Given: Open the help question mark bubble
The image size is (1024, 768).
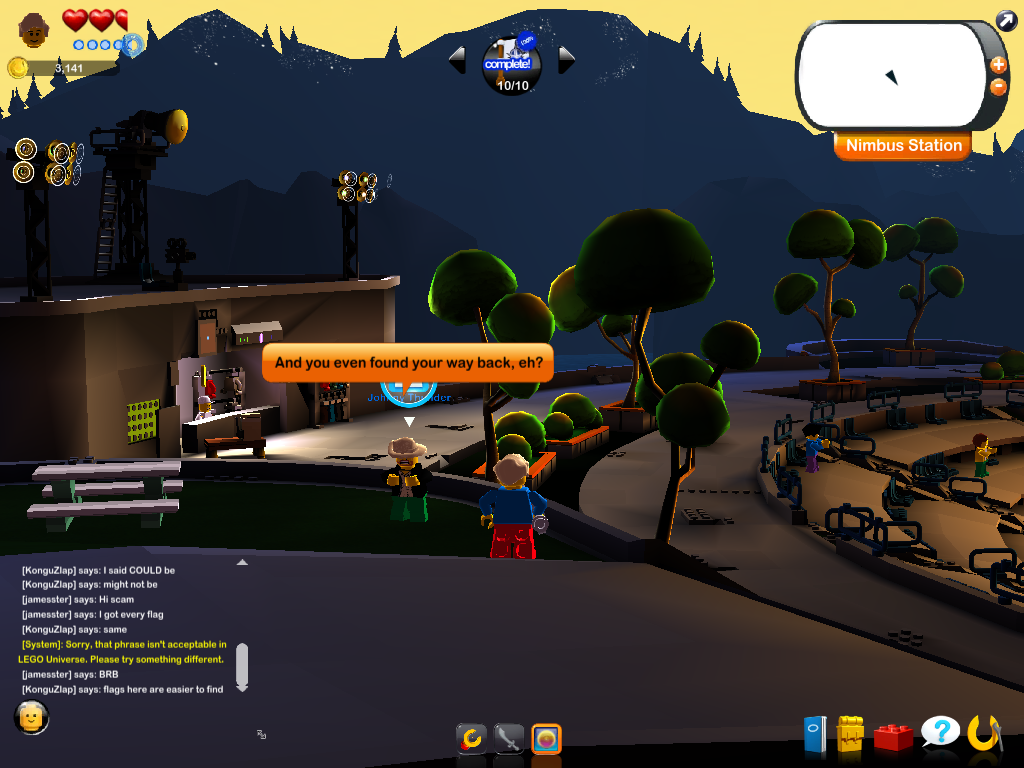Looking at the screenshot, I should pos(940,733).
